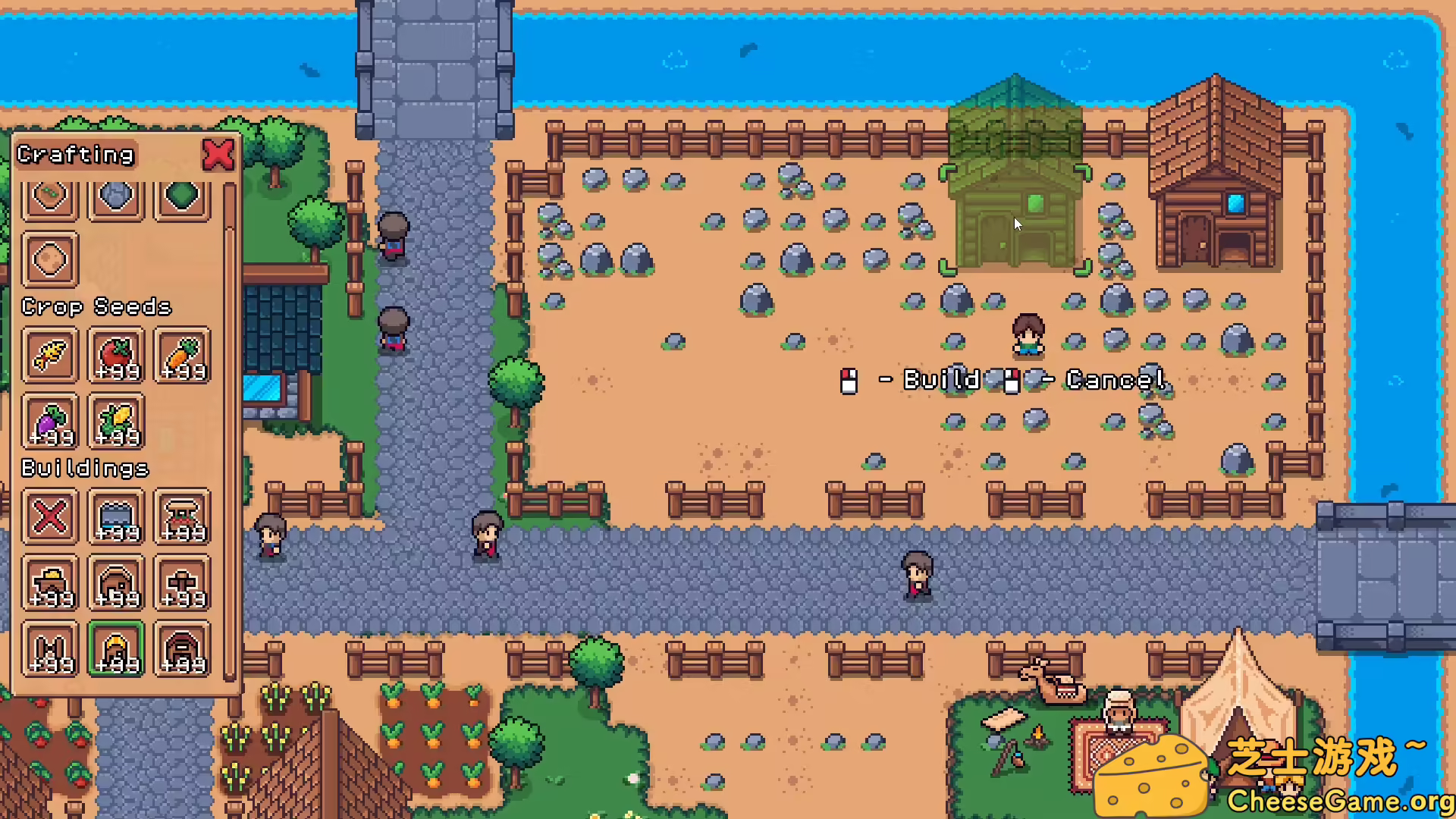The image size is (1456, 819).
Task: Select the barn building icon
Action: [181, 651]
